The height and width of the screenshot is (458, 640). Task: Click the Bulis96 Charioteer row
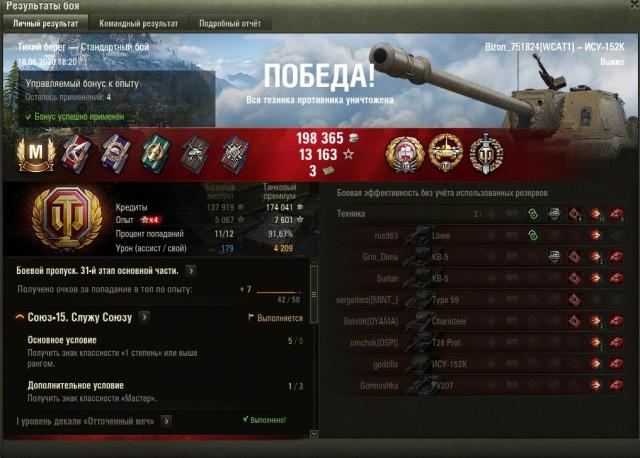[x=480, y=321]
